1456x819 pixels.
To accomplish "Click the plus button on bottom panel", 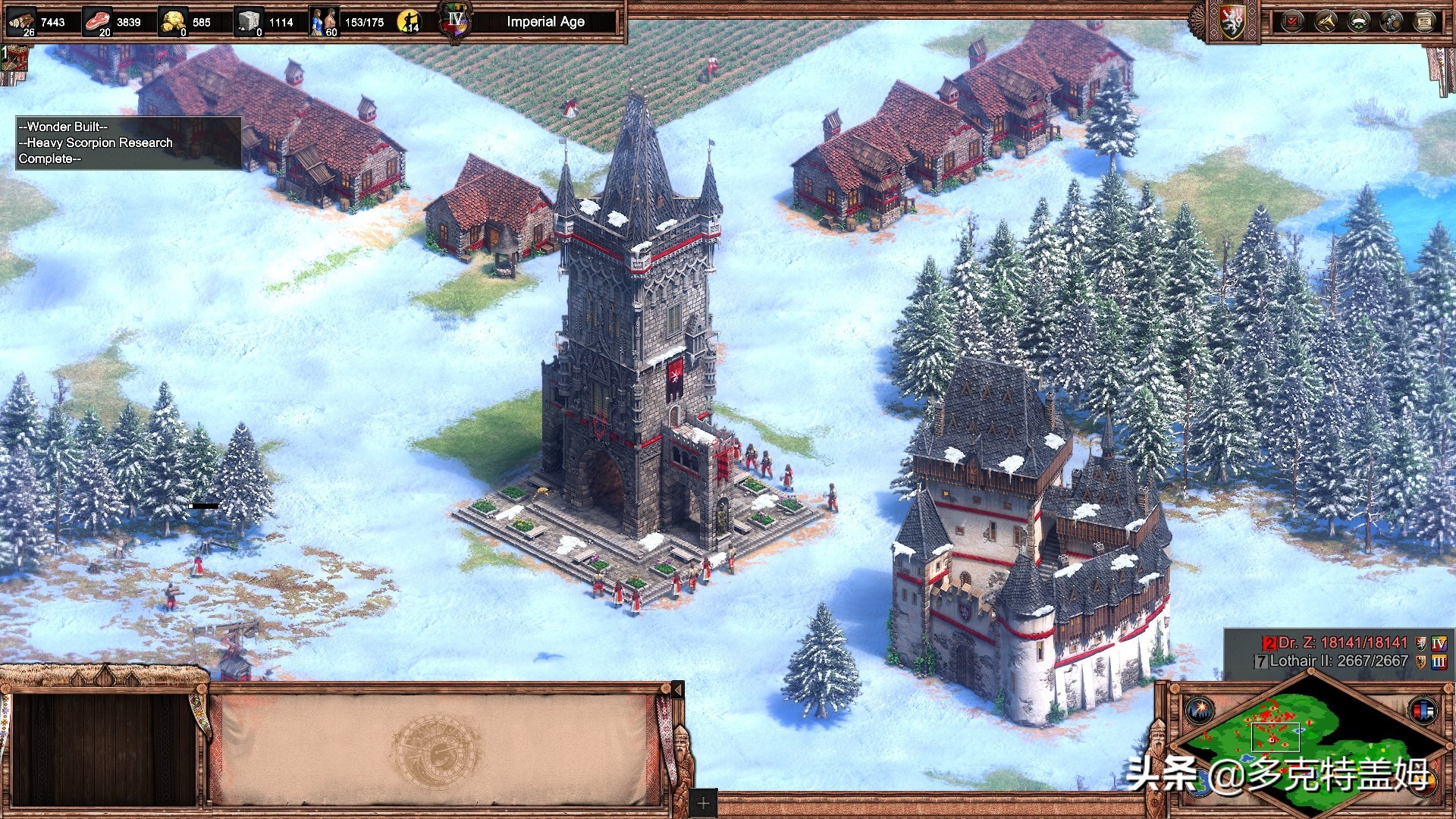I will 703,803.
